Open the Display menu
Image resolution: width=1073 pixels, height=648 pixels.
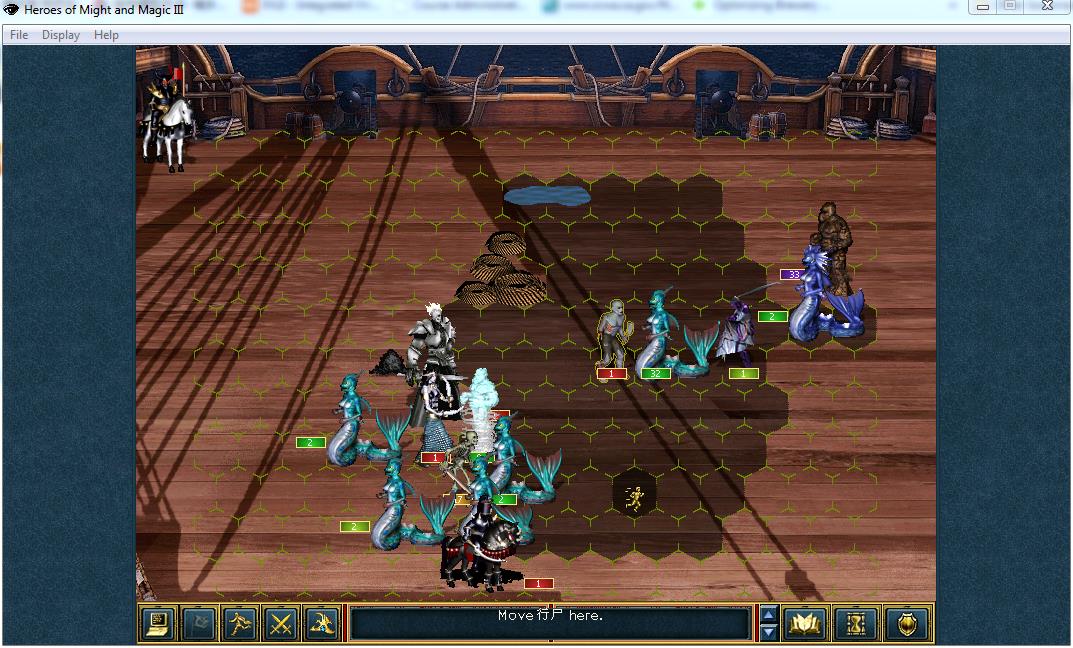[61, 35]
